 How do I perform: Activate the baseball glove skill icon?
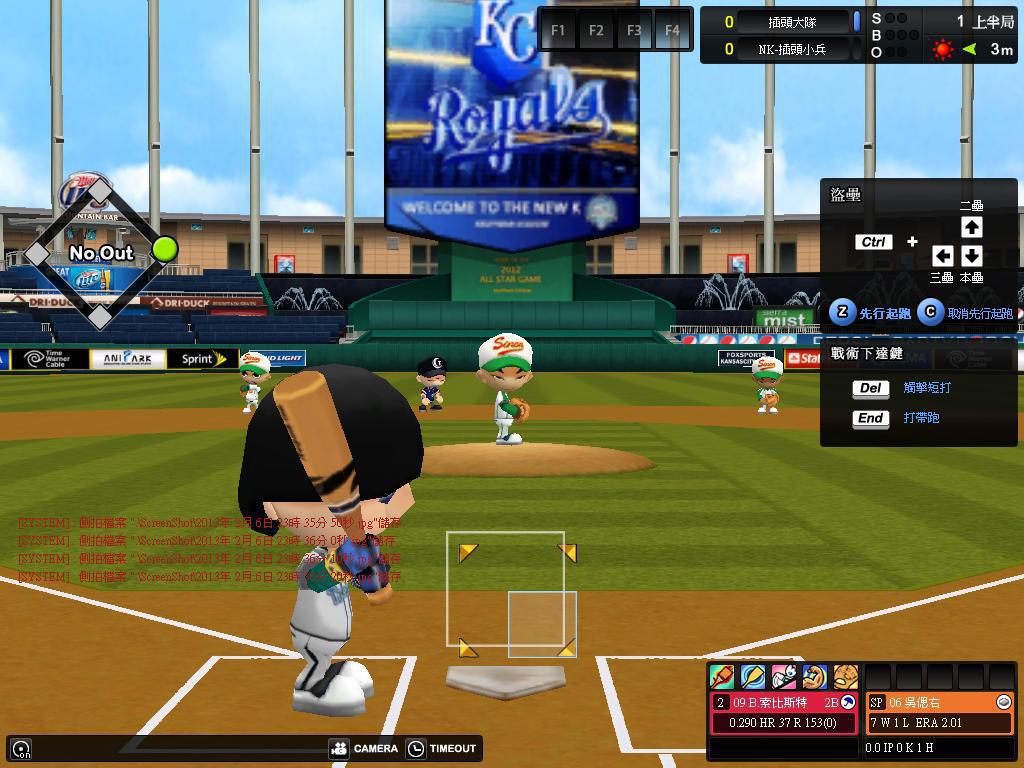846,677
